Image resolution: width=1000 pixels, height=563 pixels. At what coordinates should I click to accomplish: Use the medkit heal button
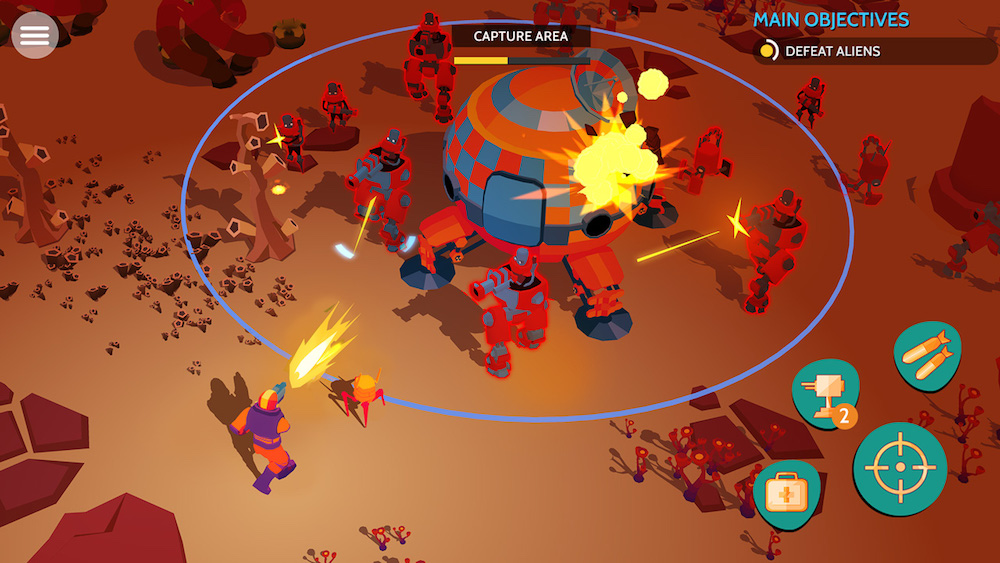[x=786, y=494]
